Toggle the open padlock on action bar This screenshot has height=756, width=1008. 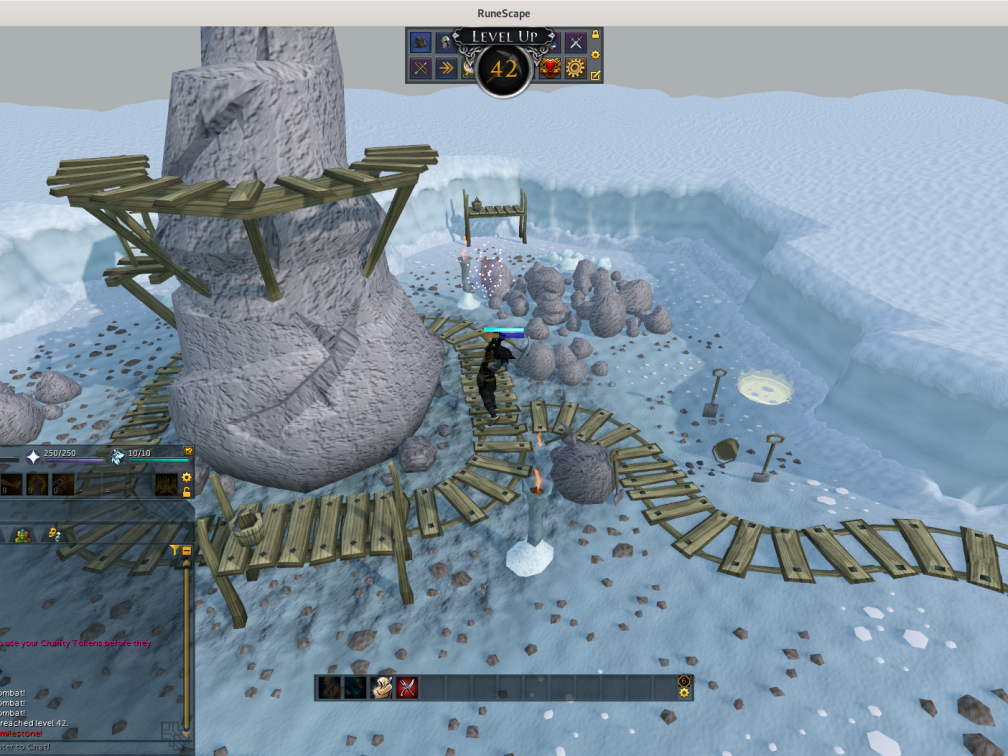coord(186,492)
